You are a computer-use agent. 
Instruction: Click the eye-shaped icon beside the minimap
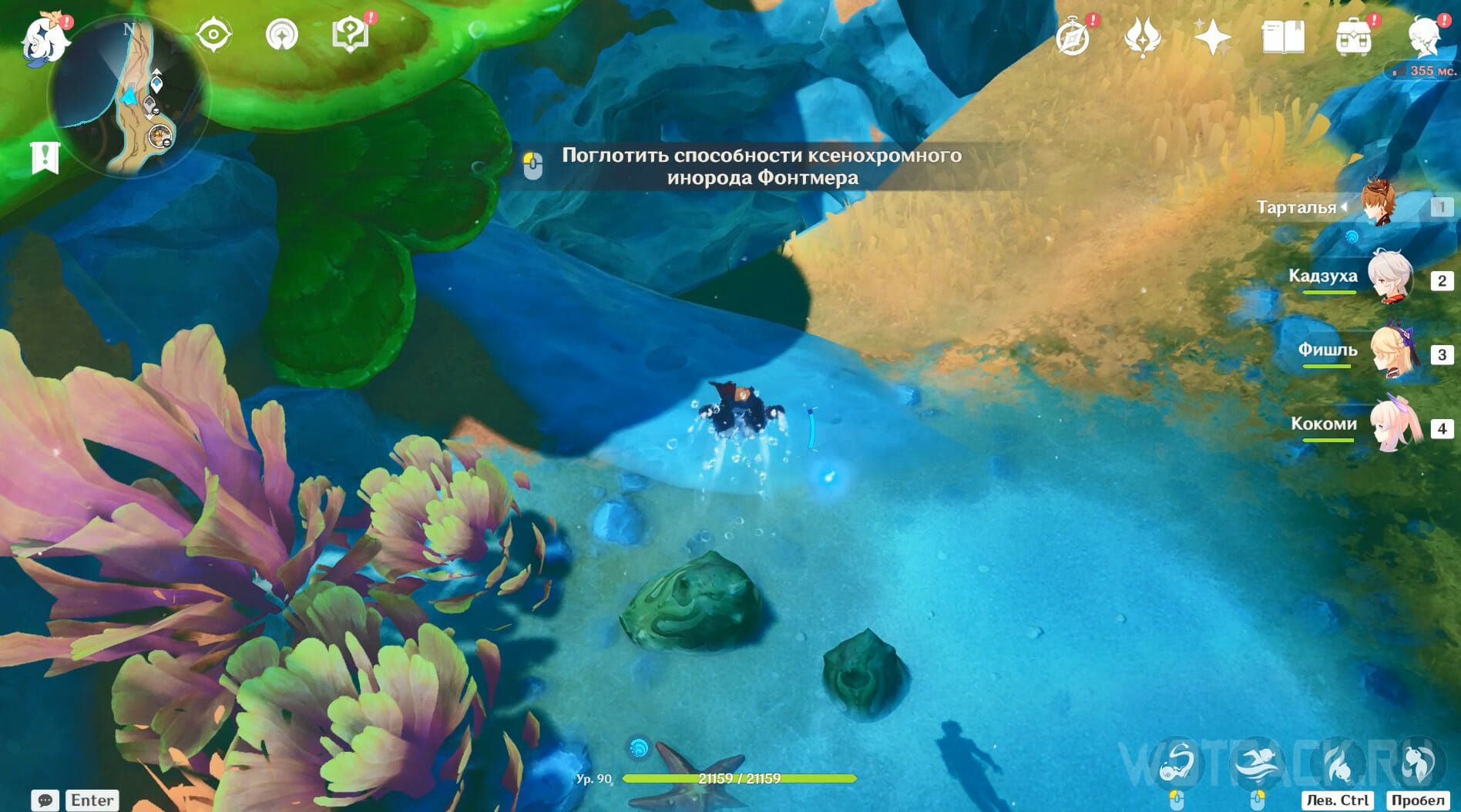[x=213, y=35]
